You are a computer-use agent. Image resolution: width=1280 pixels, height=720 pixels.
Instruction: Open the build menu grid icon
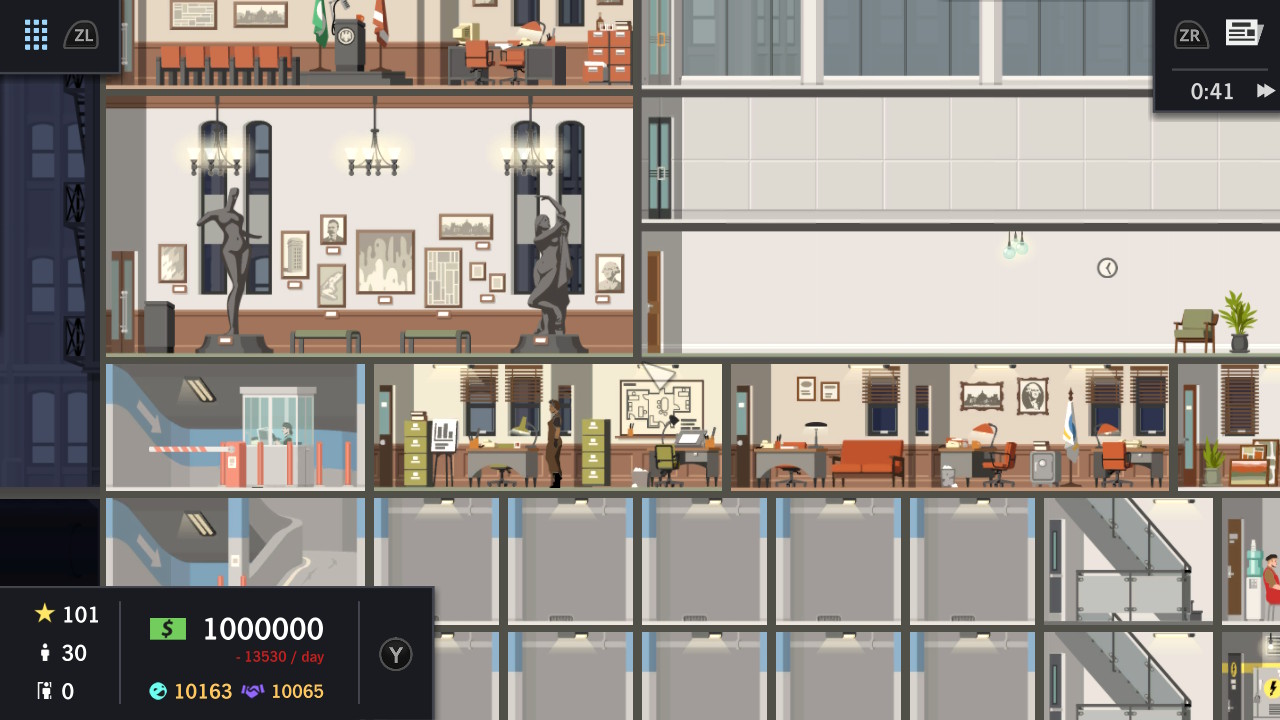tap(36, 34)
